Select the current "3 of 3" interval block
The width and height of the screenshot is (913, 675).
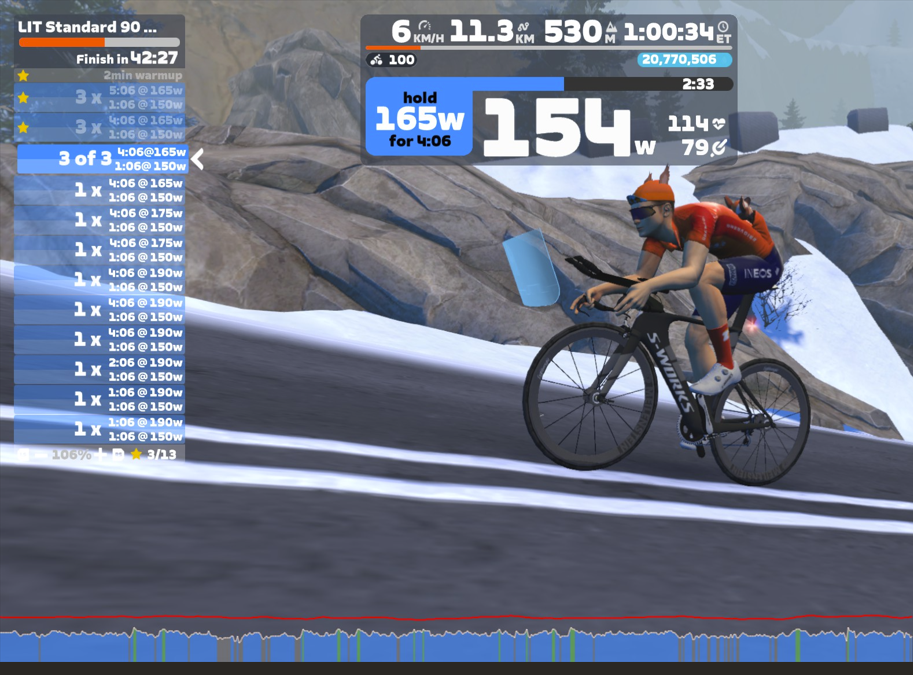click(x=100, y=159)
